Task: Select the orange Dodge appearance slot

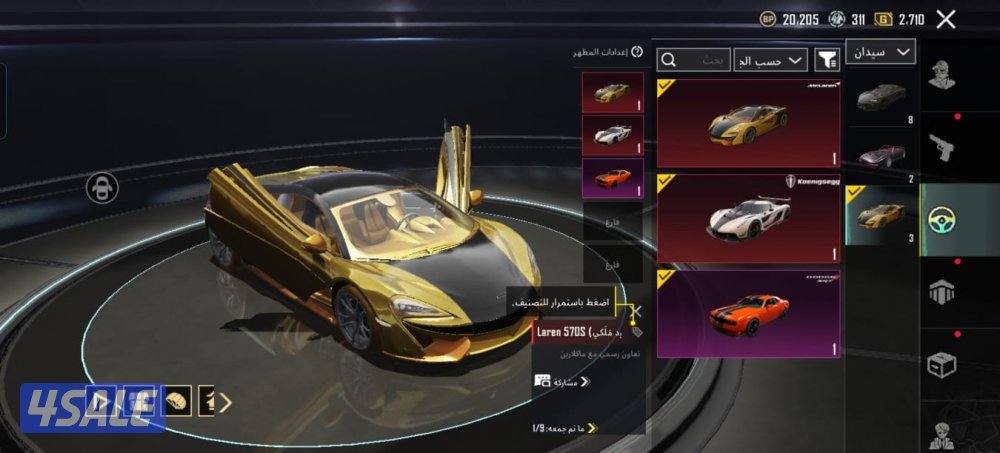Action: pos(612,178)
